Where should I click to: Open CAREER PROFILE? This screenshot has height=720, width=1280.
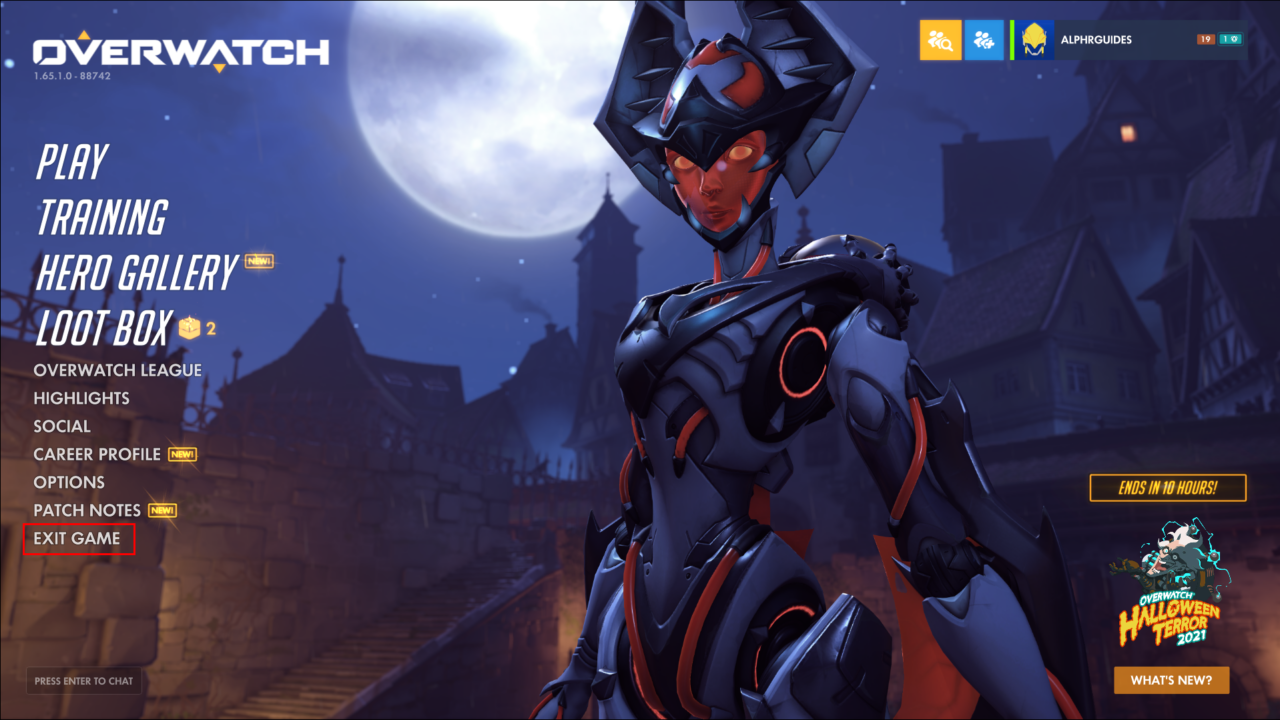pos(97,454)
